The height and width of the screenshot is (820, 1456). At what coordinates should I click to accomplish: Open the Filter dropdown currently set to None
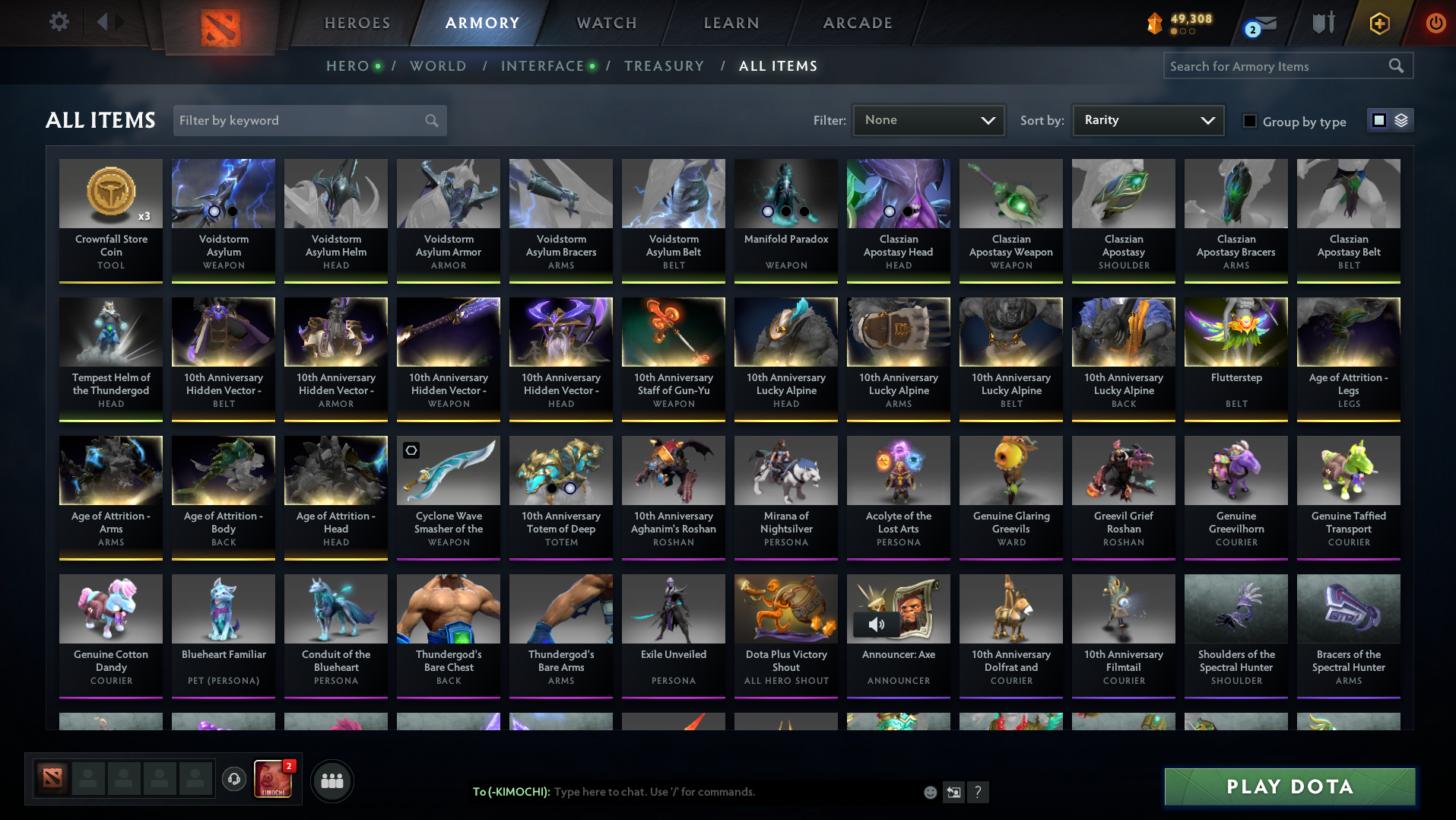(928, 119)
